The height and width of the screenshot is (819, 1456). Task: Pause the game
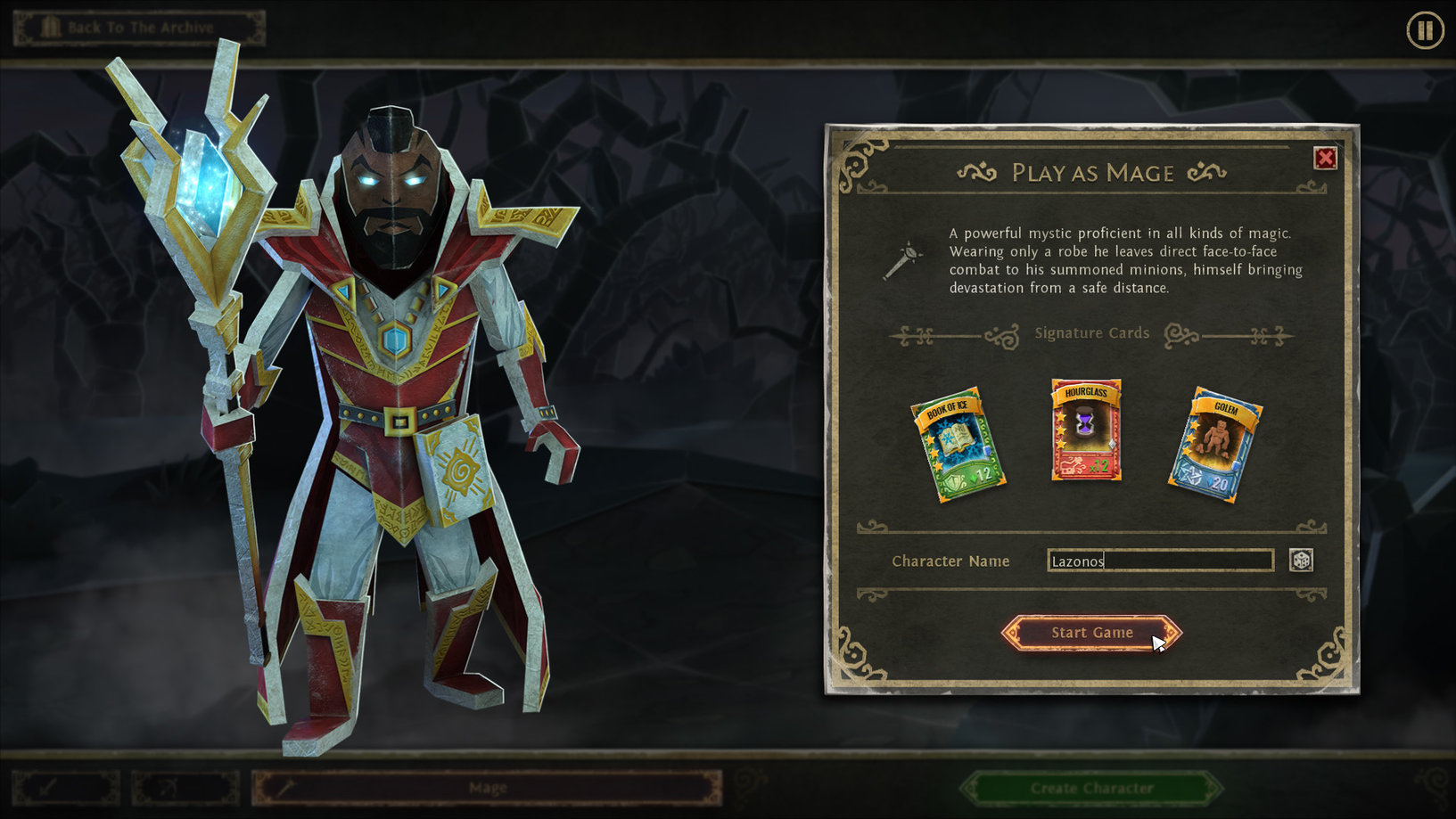(1424, 31)
